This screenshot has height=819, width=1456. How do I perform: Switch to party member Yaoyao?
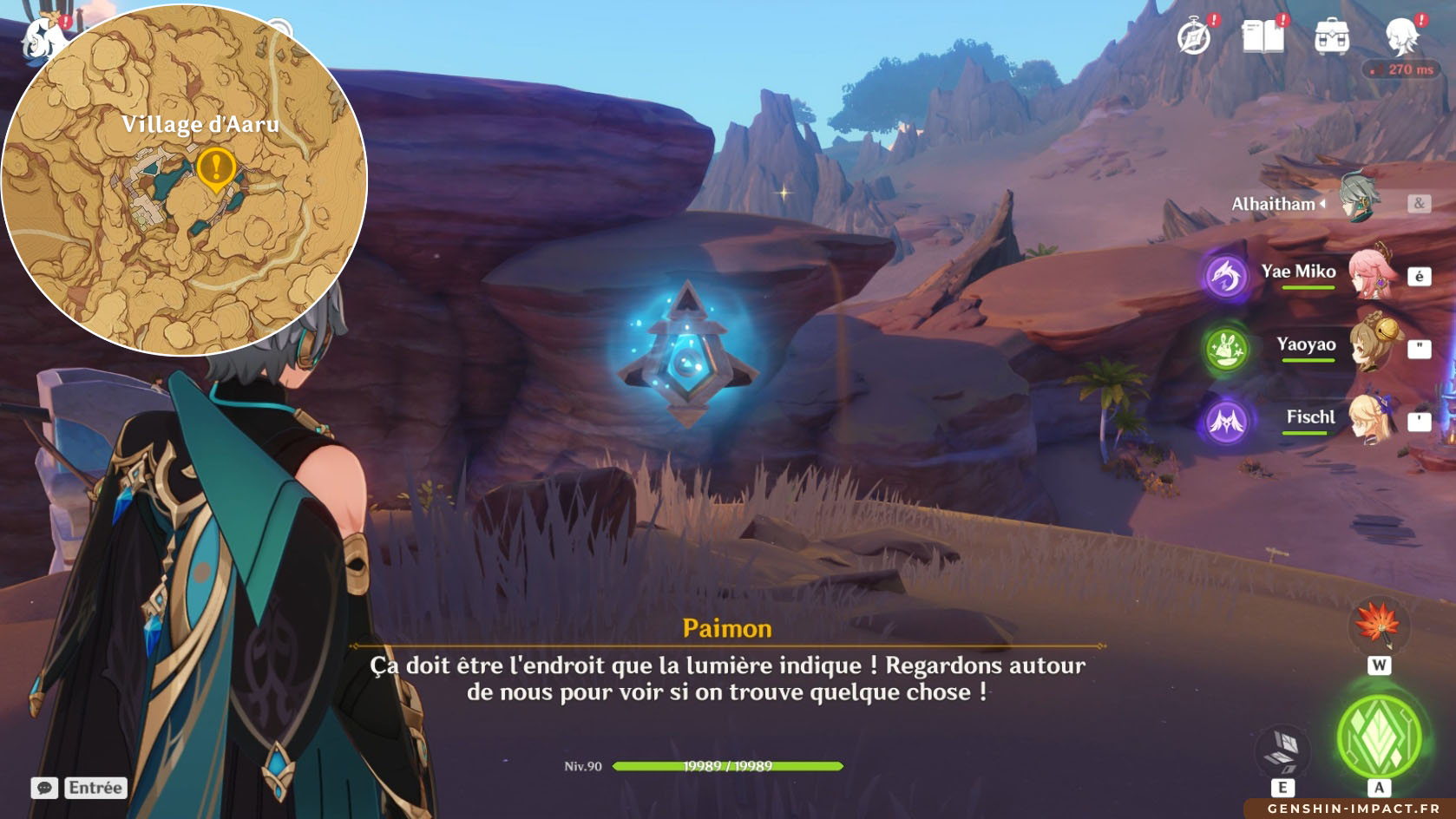click(x=1371, y=346)
